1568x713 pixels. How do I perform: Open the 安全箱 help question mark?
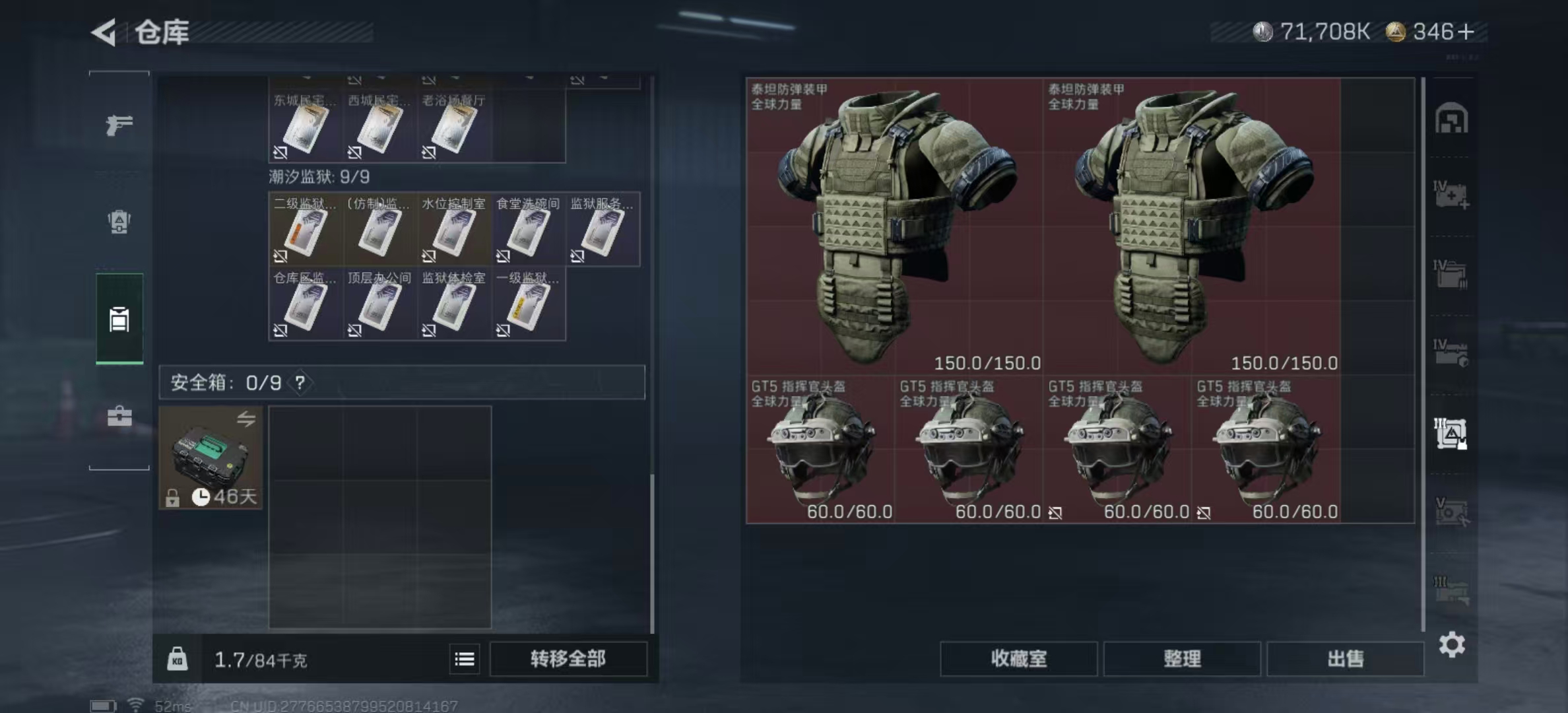coord(301,382)
